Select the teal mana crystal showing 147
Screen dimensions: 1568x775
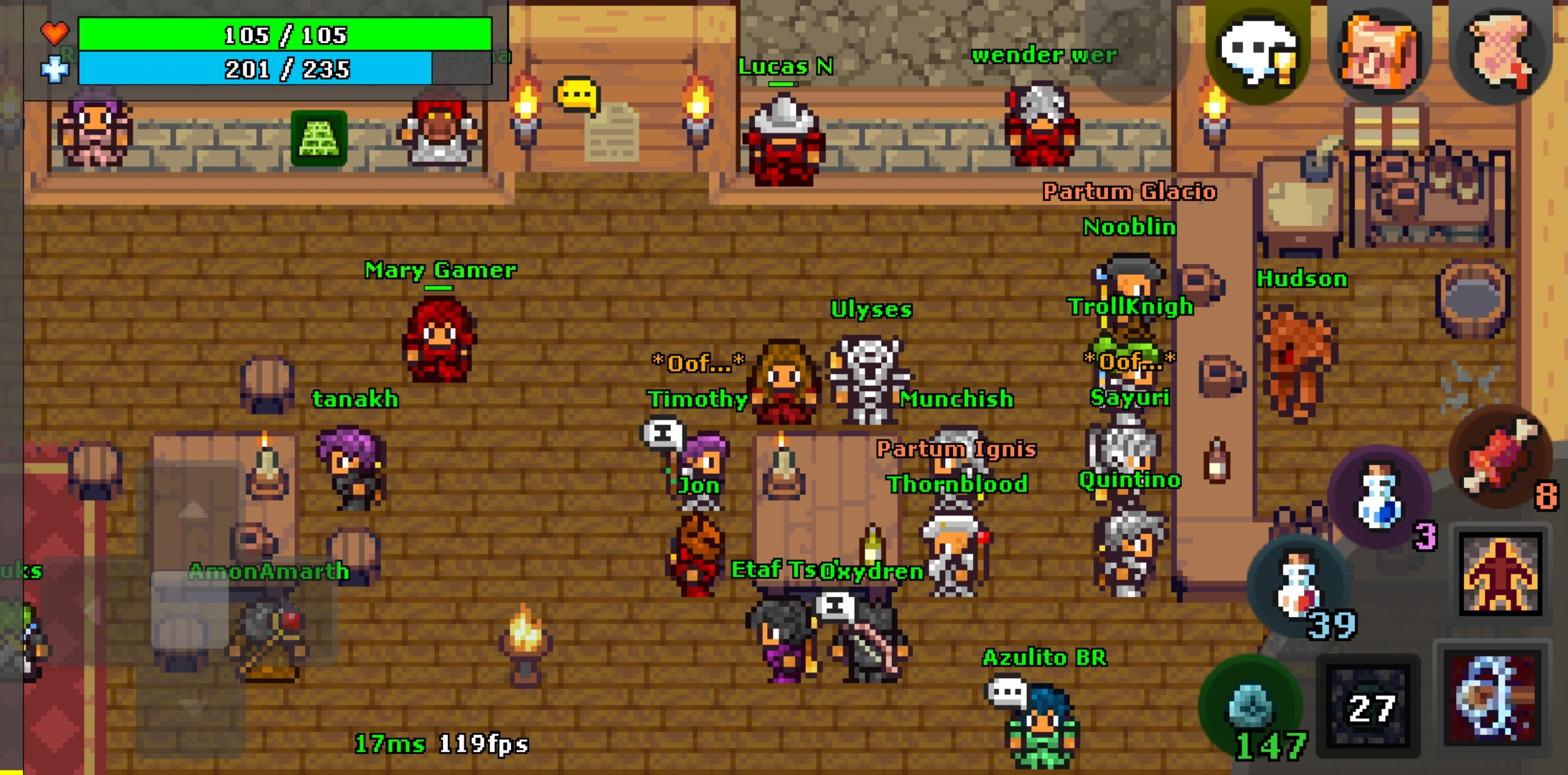[x=1253, y=705]
